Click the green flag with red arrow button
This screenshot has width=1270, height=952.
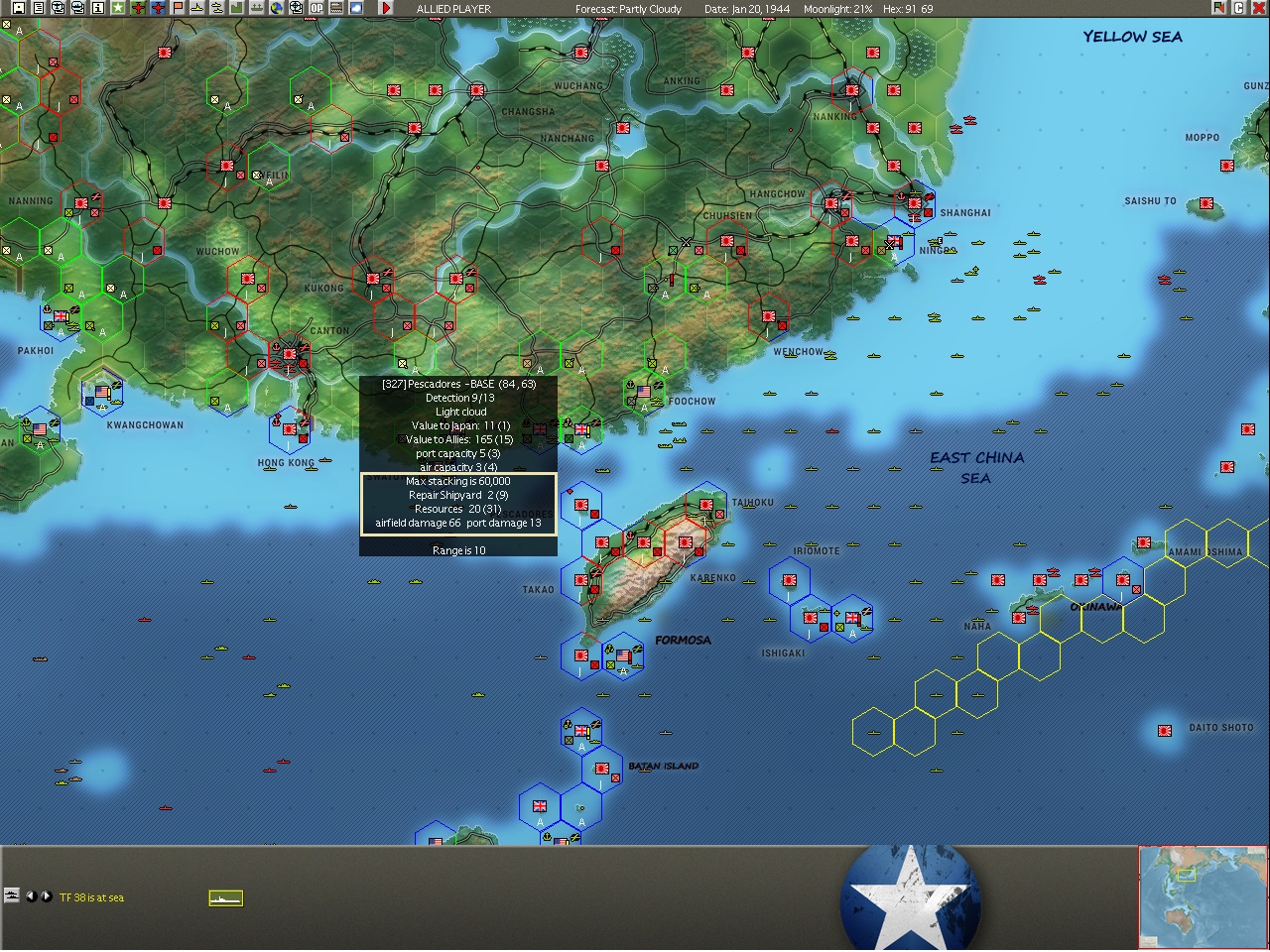(x=1219, y=8)
